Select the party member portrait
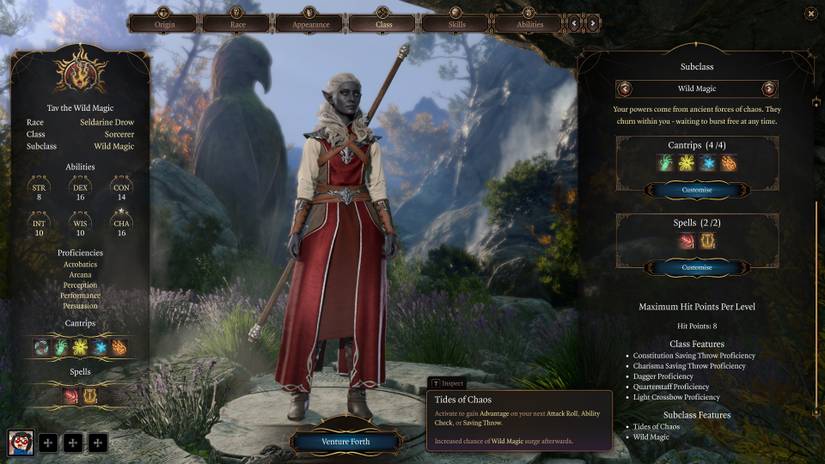This screenshot has height=464, width=825. tap(20, 442)
